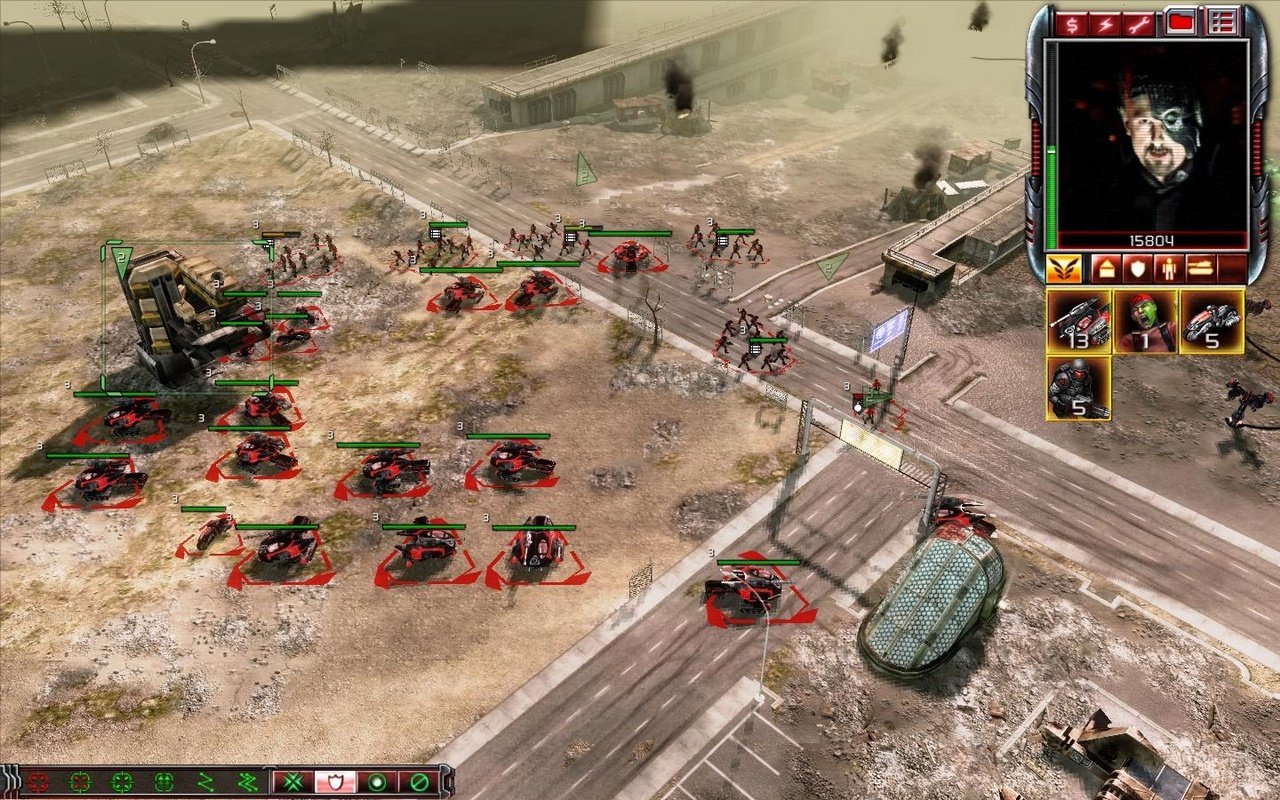
Task: Click the guard stance green X icon
Action: (292, 780)
